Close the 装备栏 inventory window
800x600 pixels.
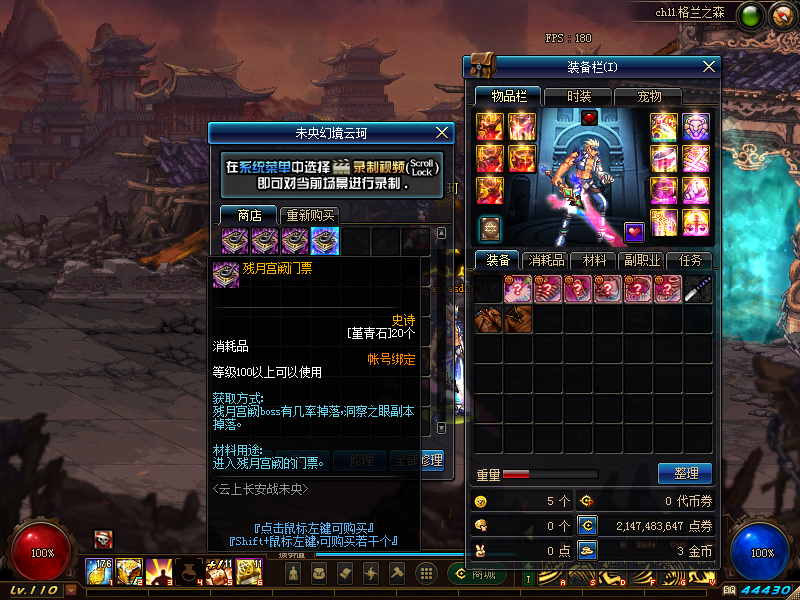(710, 66)
